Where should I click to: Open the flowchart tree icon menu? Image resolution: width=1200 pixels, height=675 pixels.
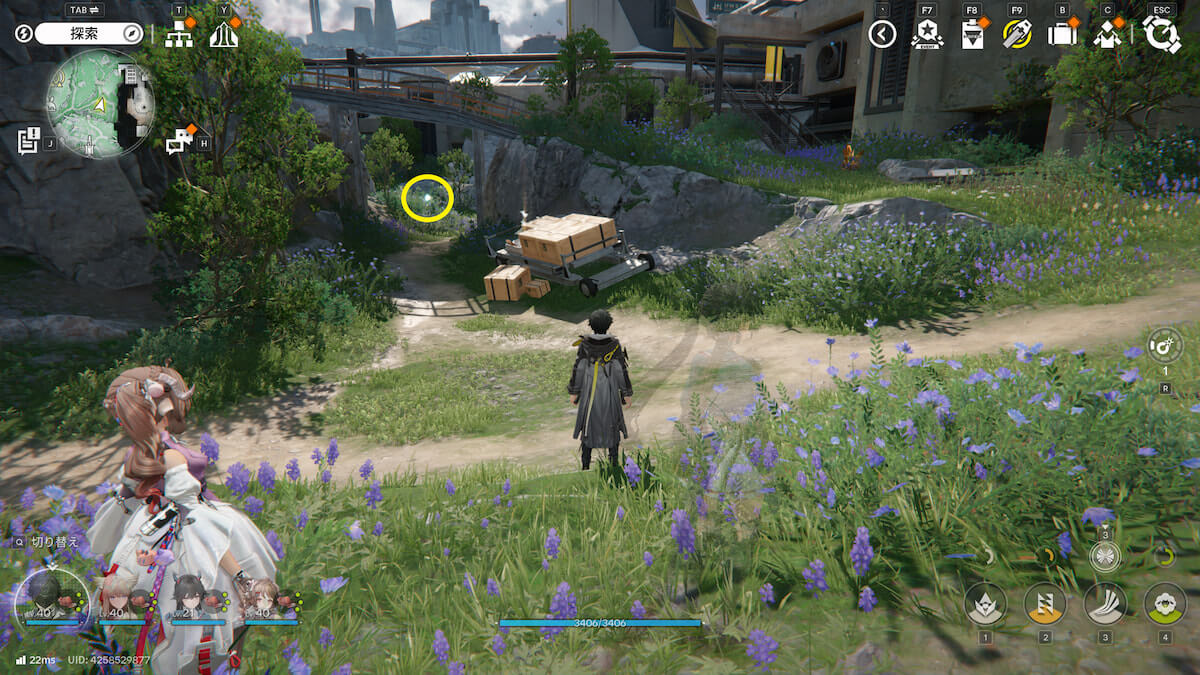pos(179,35)
